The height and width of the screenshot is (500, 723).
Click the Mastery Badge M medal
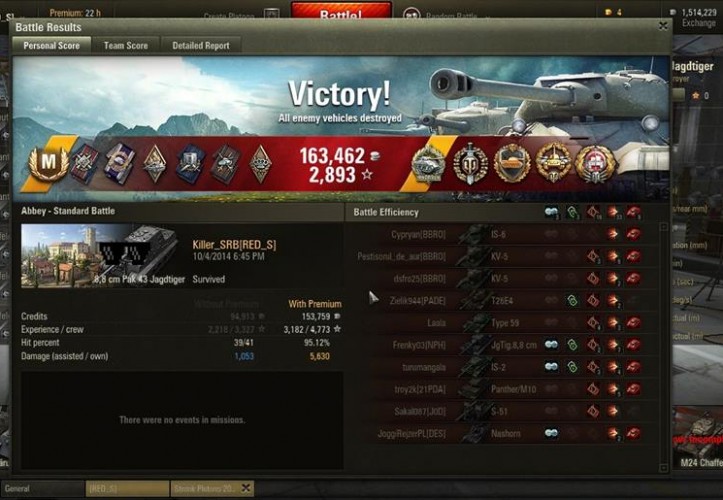[x=47, y=163]
